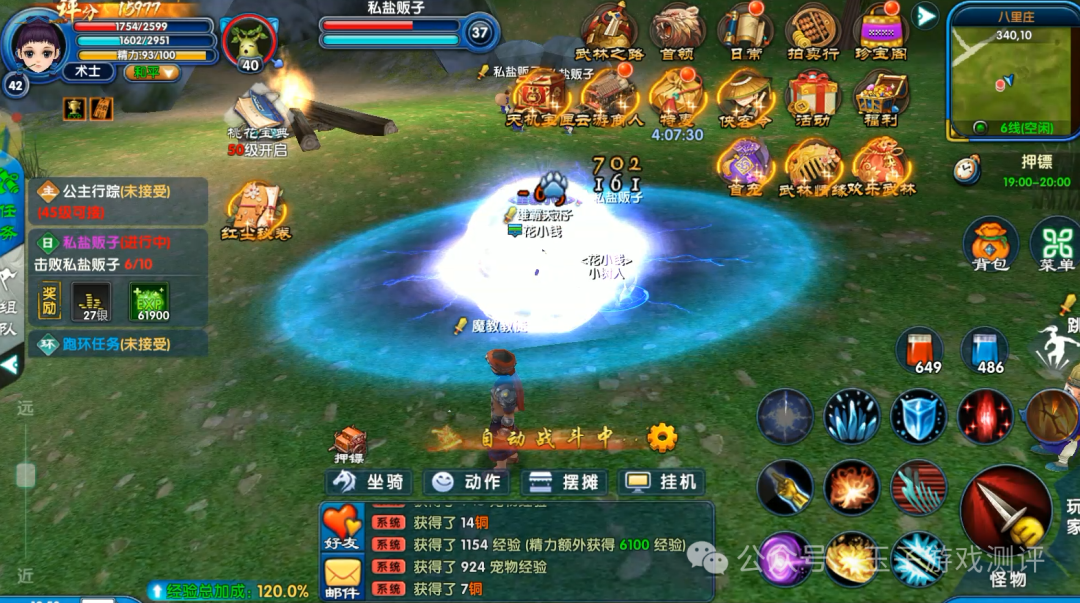Open the 福利 welfare treasure chest
This screenshot has height=603, width=1080.
click(x=881, y=98)
